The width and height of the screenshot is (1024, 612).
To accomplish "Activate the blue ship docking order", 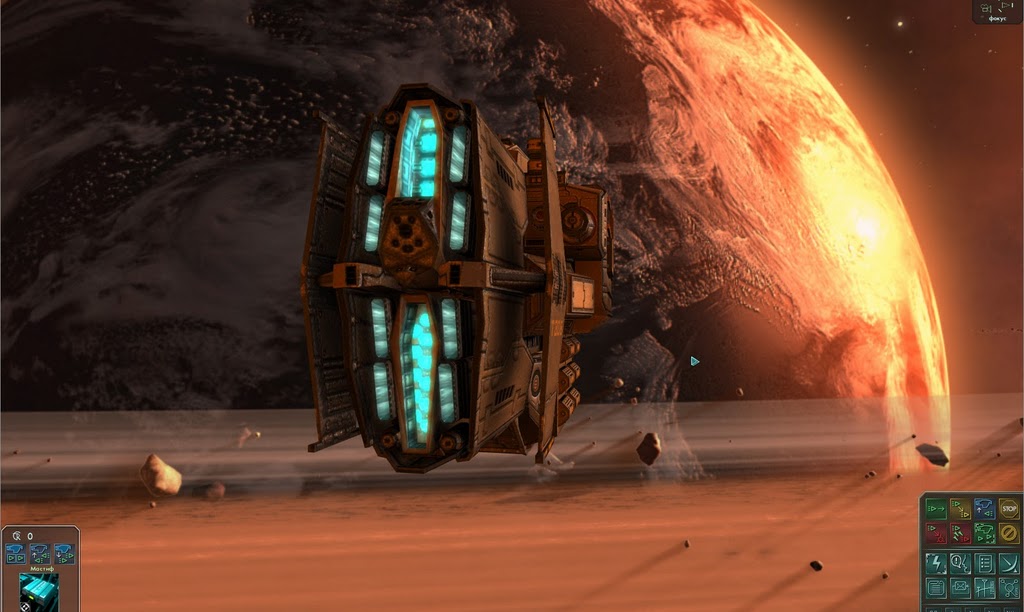I will click(x=984, y=509).
